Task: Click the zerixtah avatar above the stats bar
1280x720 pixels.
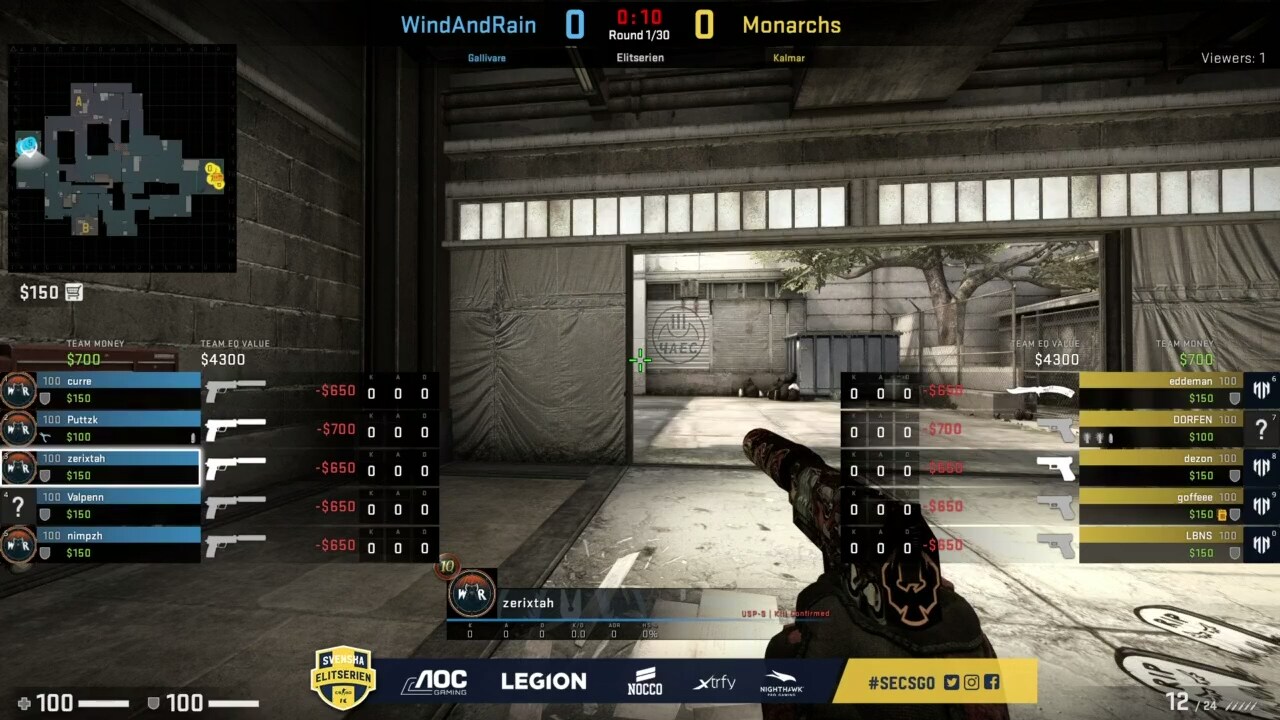Action: pos(471,594)
